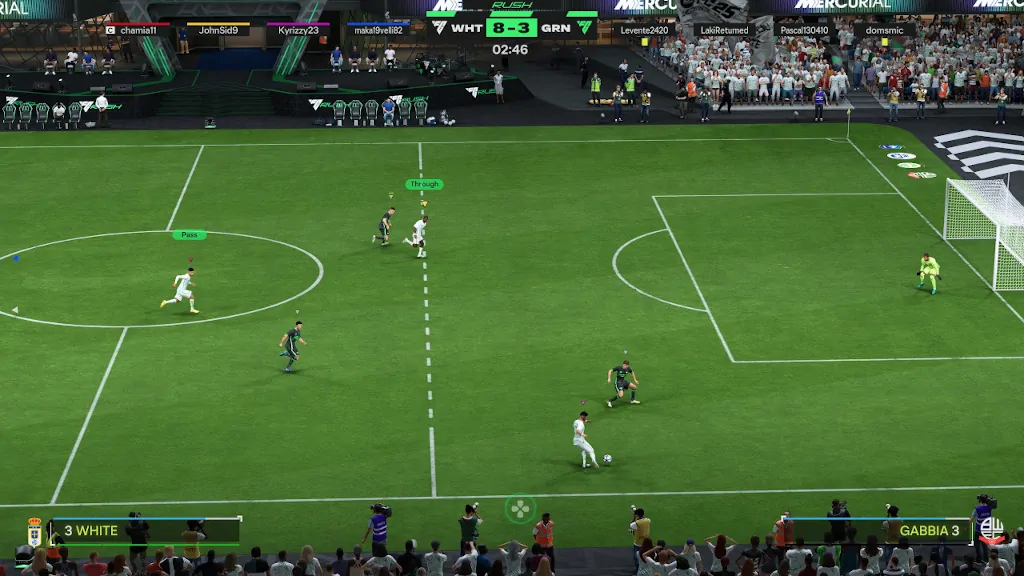Select the JohnSid9 player tag
1024x576 pixels.
coord(218,30)
